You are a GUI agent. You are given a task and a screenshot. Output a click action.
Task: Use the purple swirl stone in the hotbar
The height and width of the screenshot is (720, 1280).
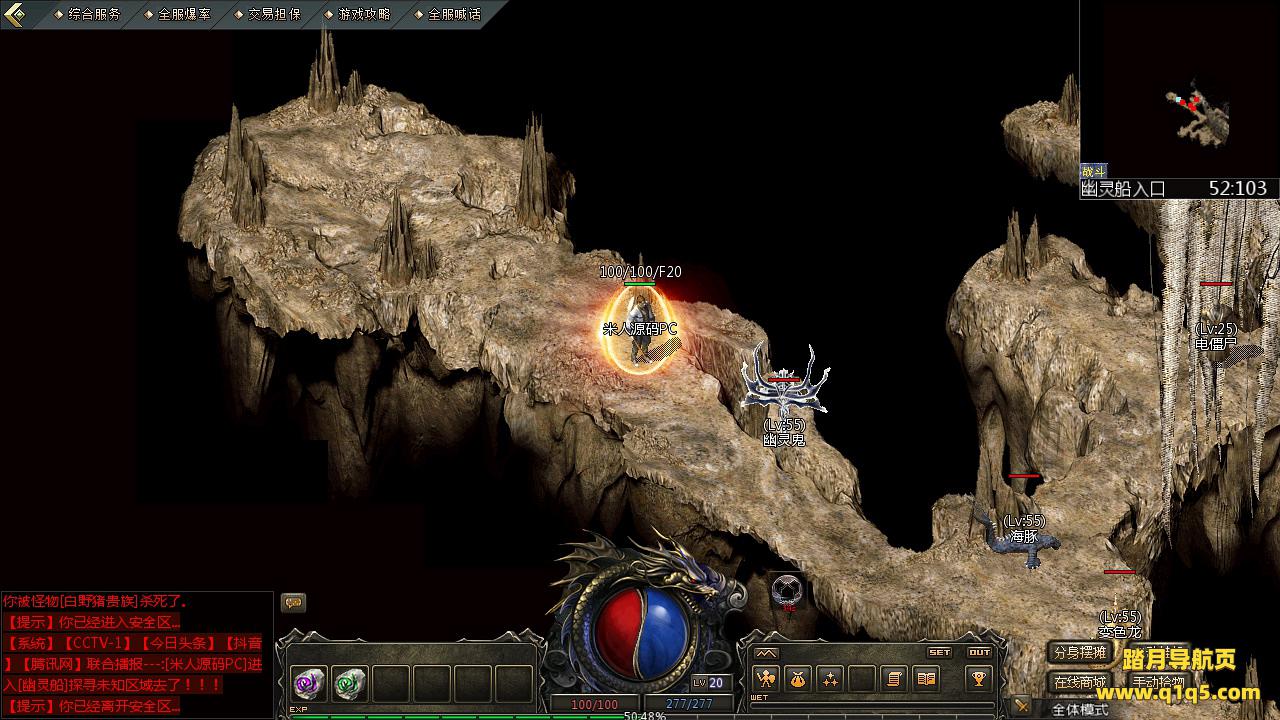click(x=309, y=684)
